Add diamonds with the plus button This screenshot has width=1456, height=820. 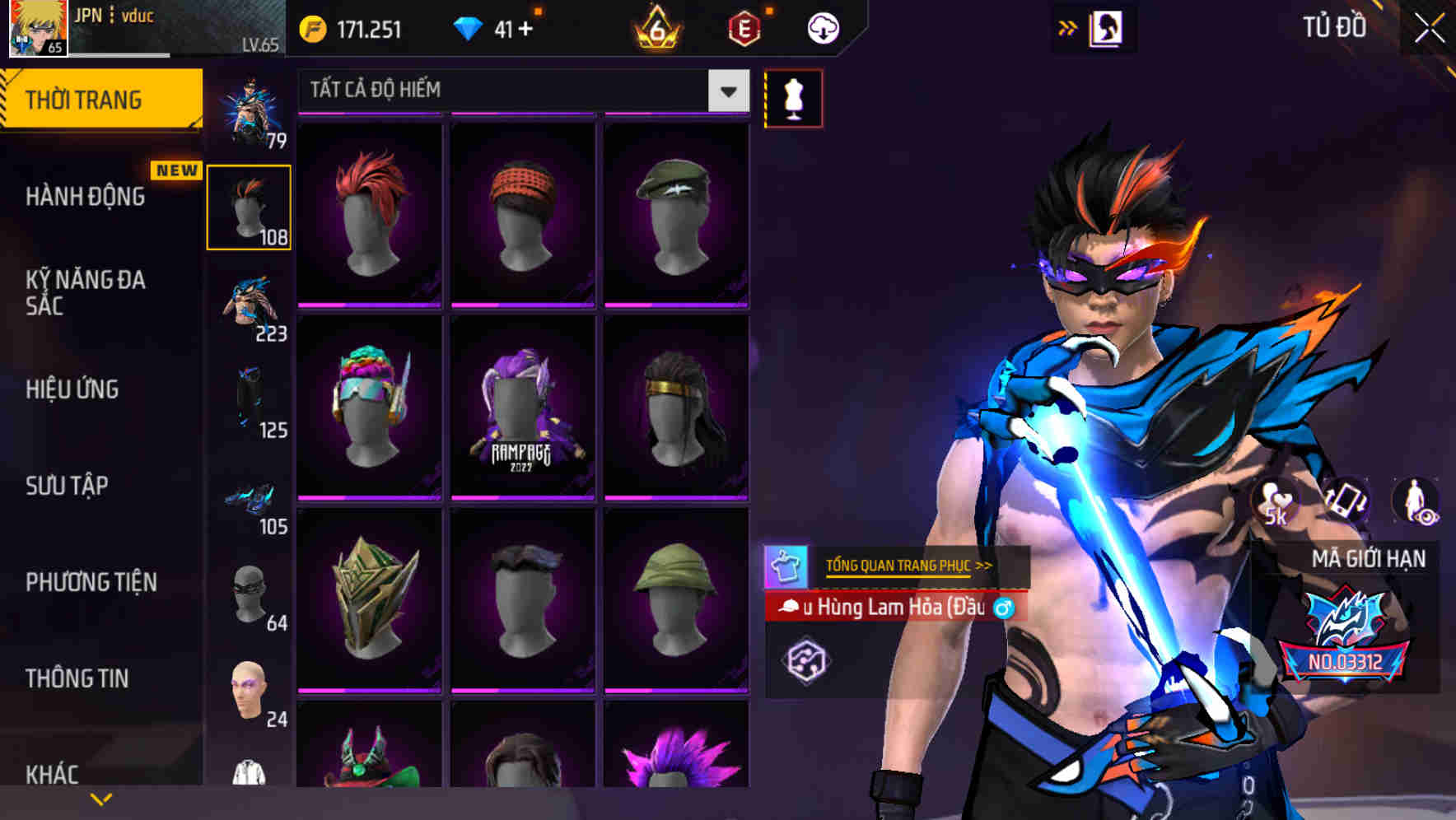click(525, 30)
